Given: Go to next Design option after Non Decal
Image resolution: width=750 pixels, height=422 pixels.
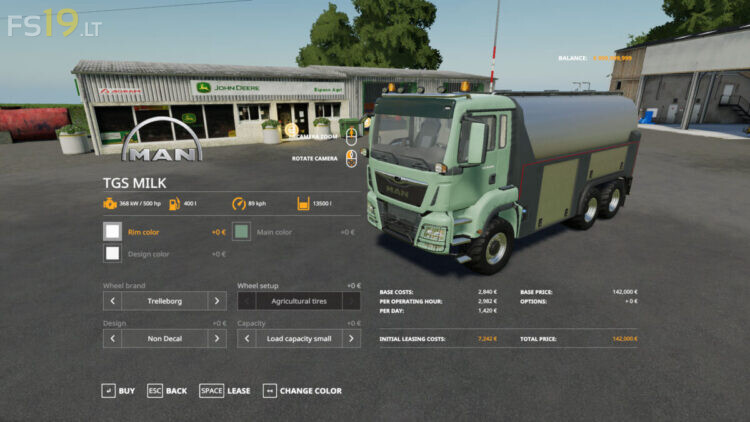Looking at the screenshot, I should click(217, 339).
